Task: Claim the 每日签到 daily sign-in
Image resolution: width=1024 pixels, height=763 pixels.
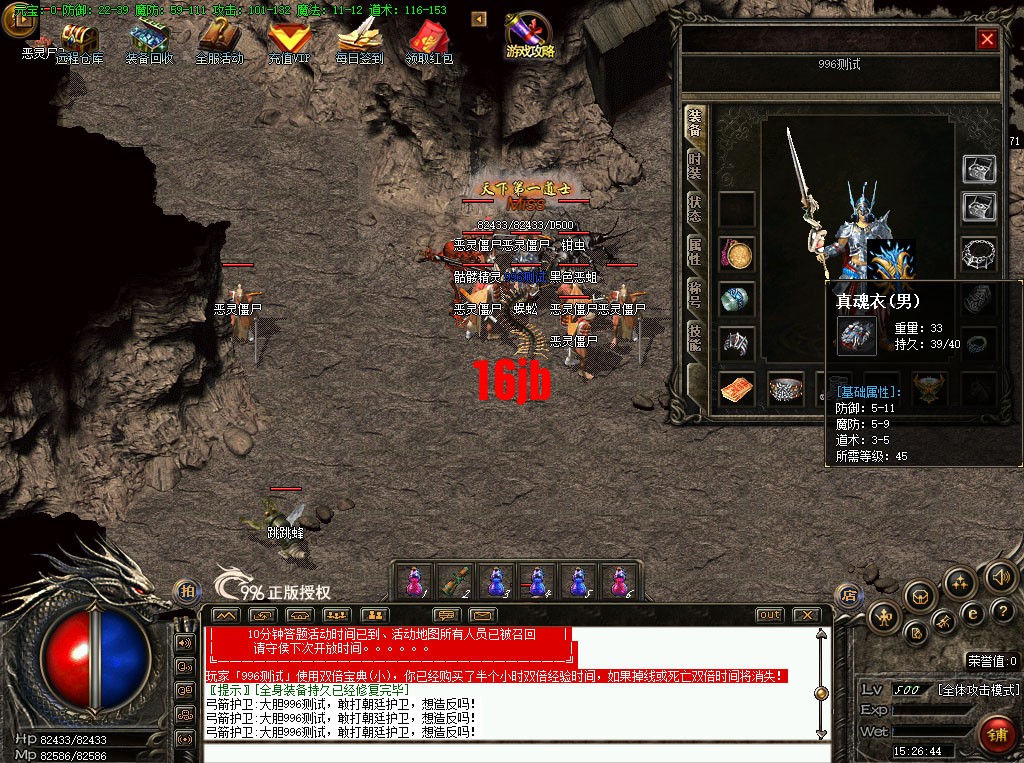Action: [x=359, y=40]
